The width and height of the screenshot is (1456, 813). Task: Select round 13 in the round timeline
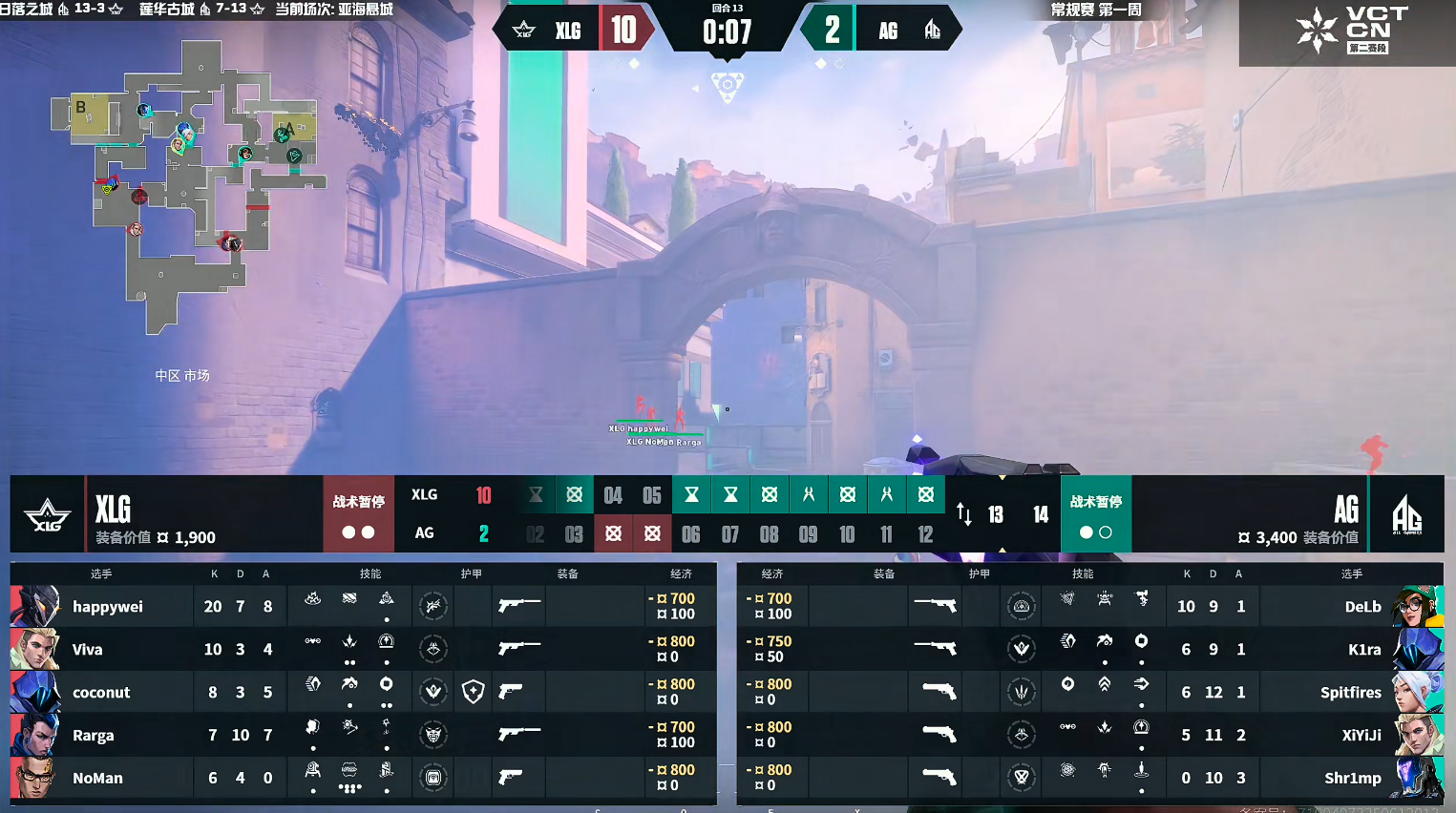[996, 515]
